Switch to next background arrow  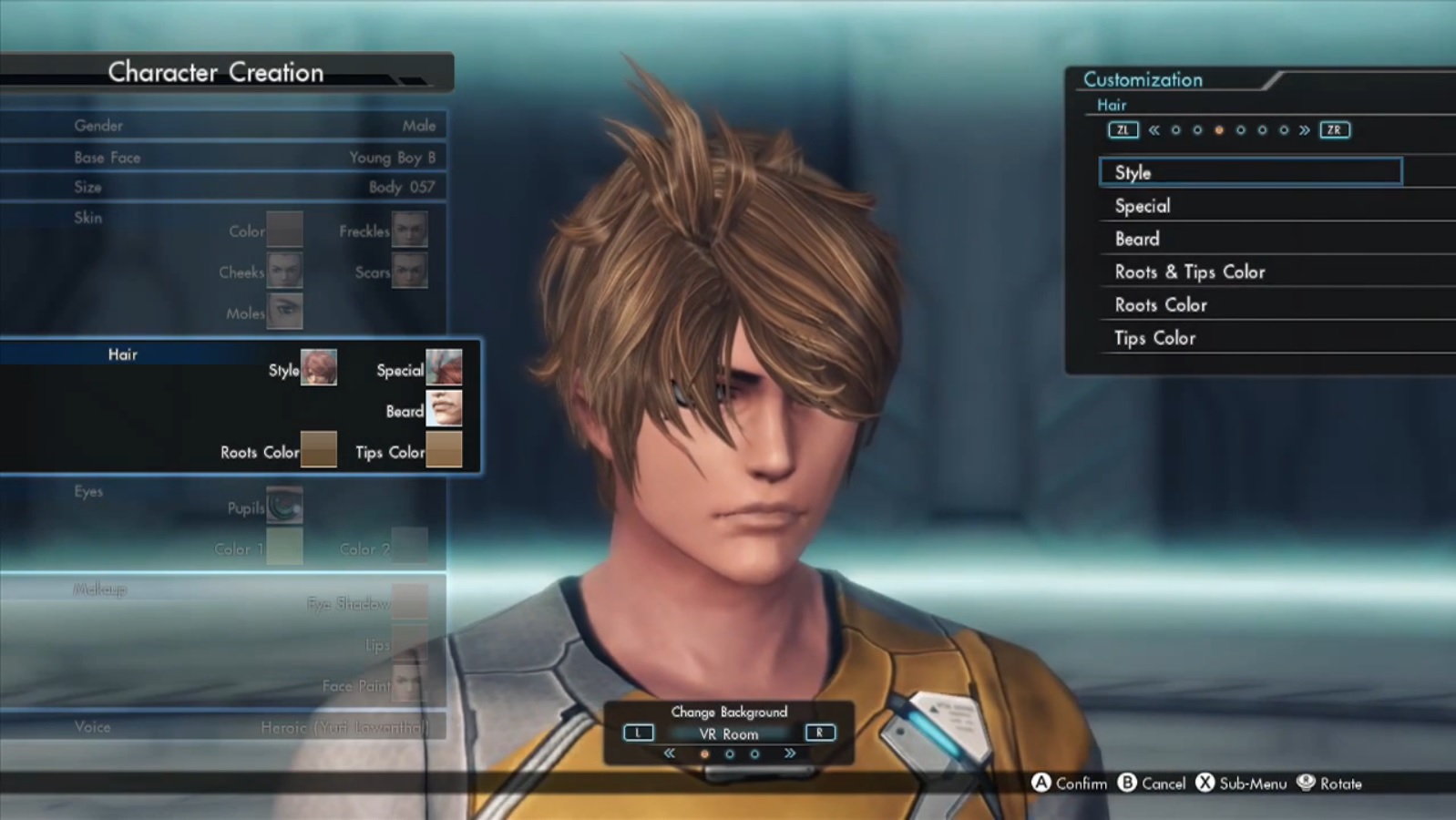[x=790, y=753]
